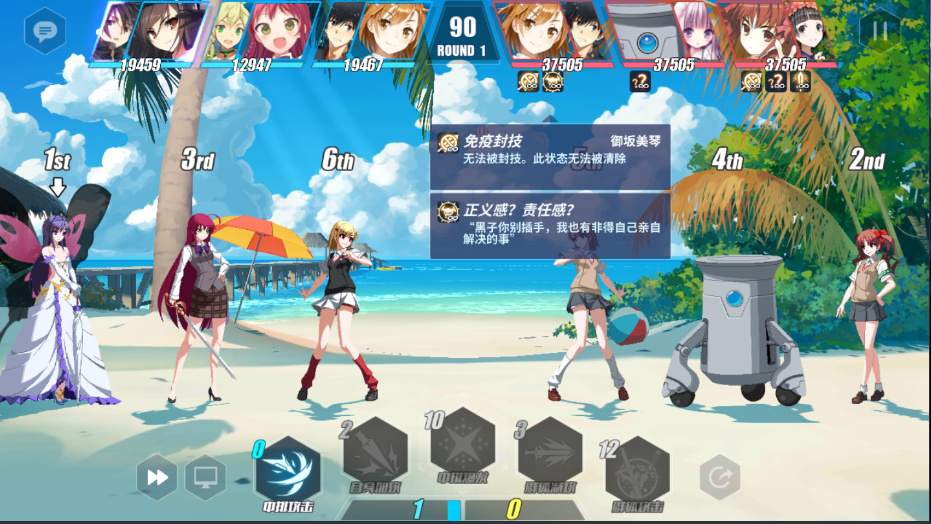931x524 pixels.
Task: Read the 免疫封技 buff description entry
Action: (x=550, y=150)
